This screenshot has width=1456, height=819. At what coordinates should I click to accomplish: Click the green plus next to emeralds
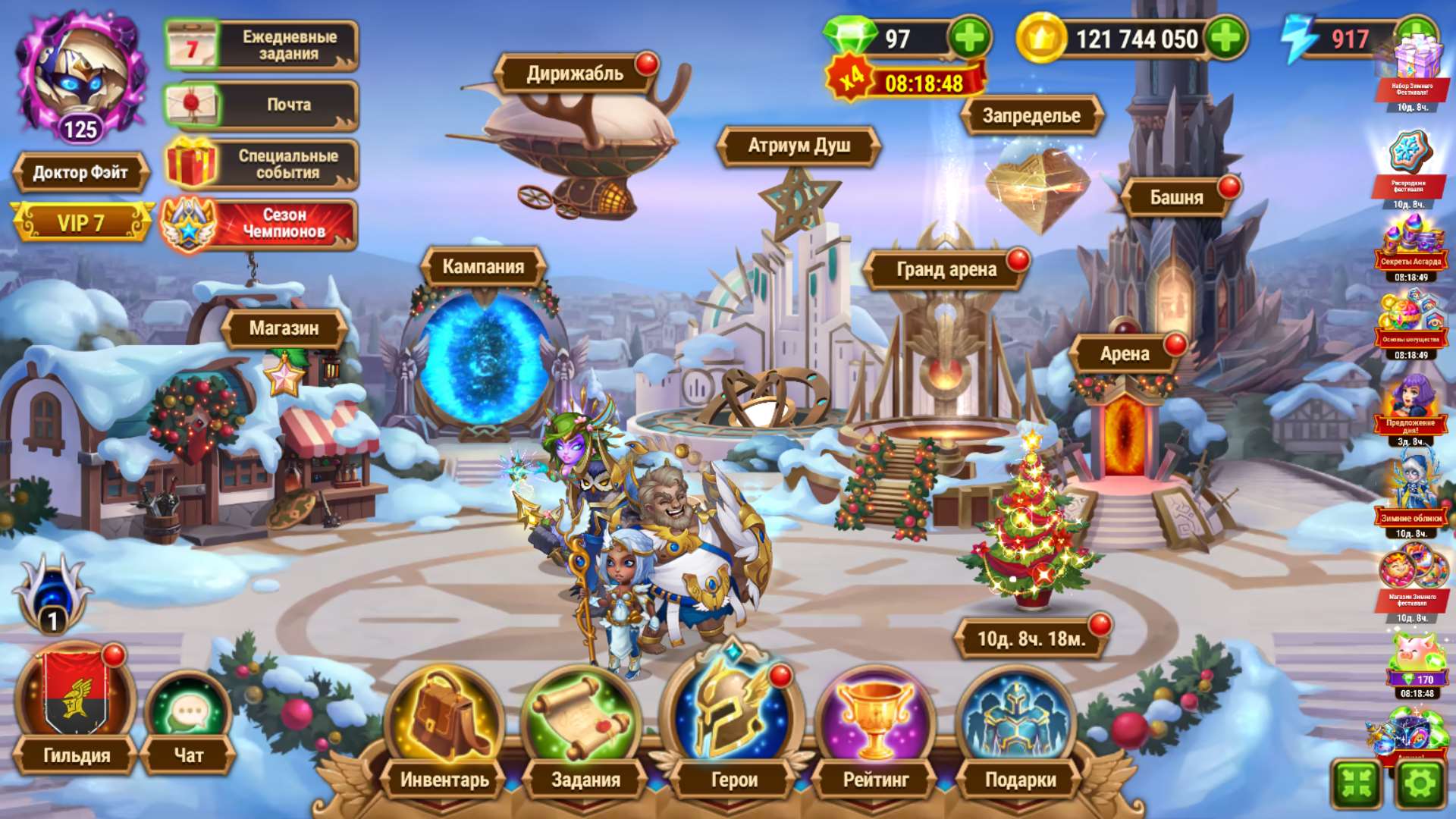click(968, 36)
